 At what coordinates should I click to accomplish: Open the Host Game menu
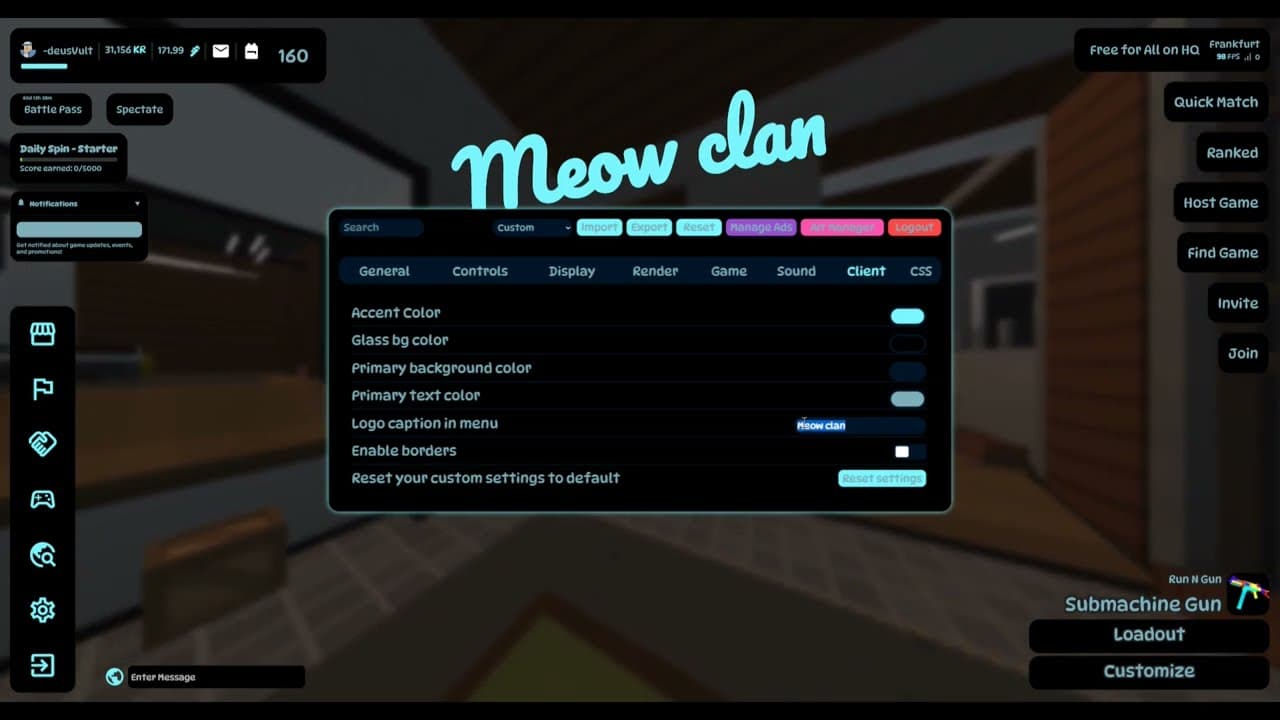pos(1220,203)
